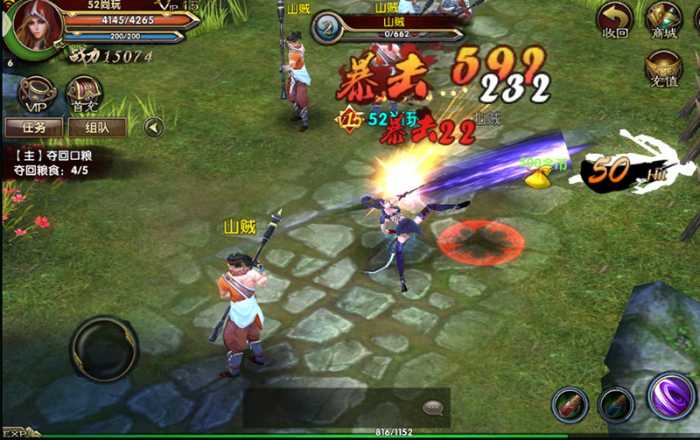Switch to the 任务 quest tab
Screen dimensions: 700x440
tap(34, 127)
